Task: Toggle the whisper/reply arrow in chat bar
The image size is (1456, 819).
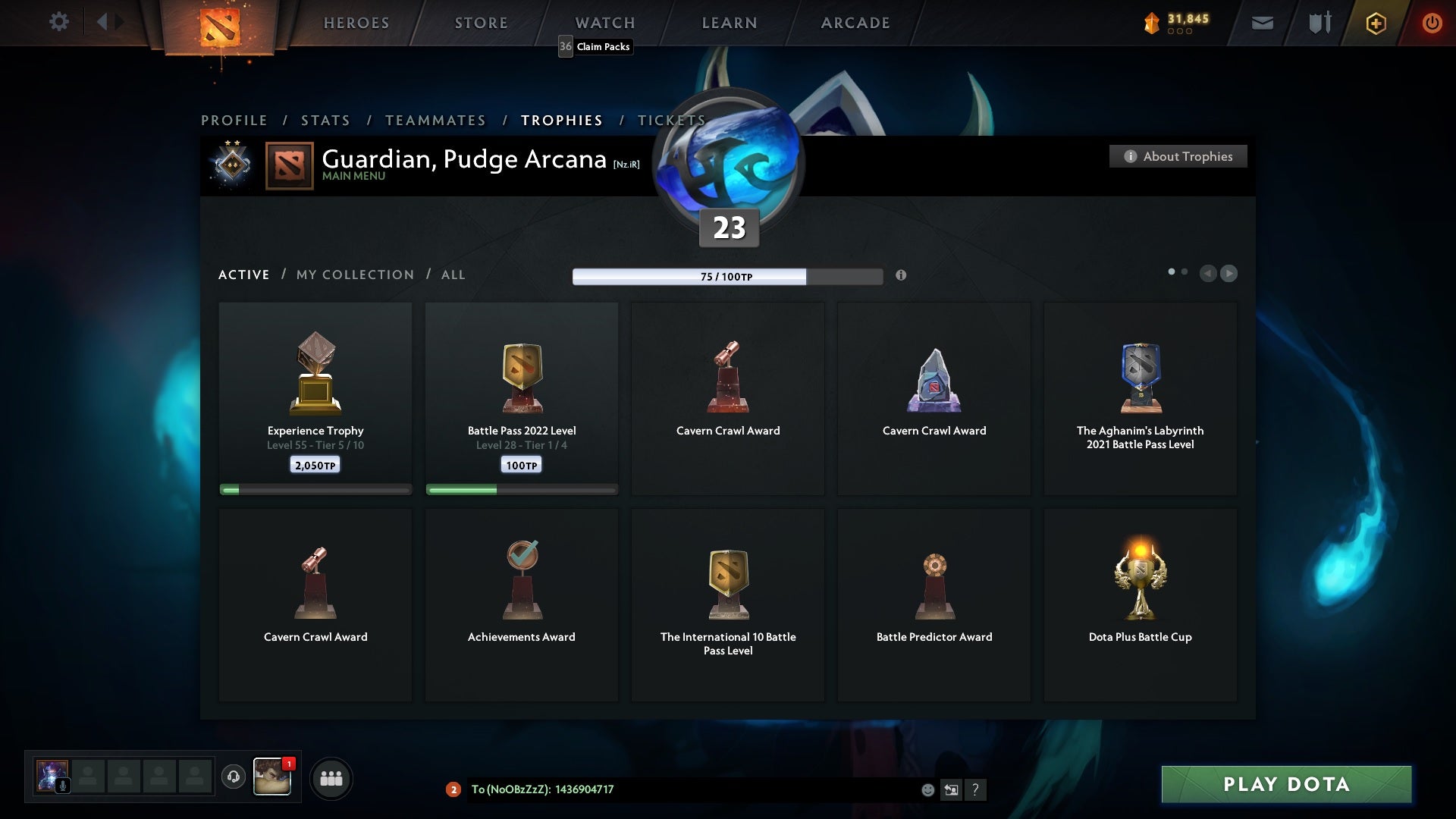Action: click(952, 789)
